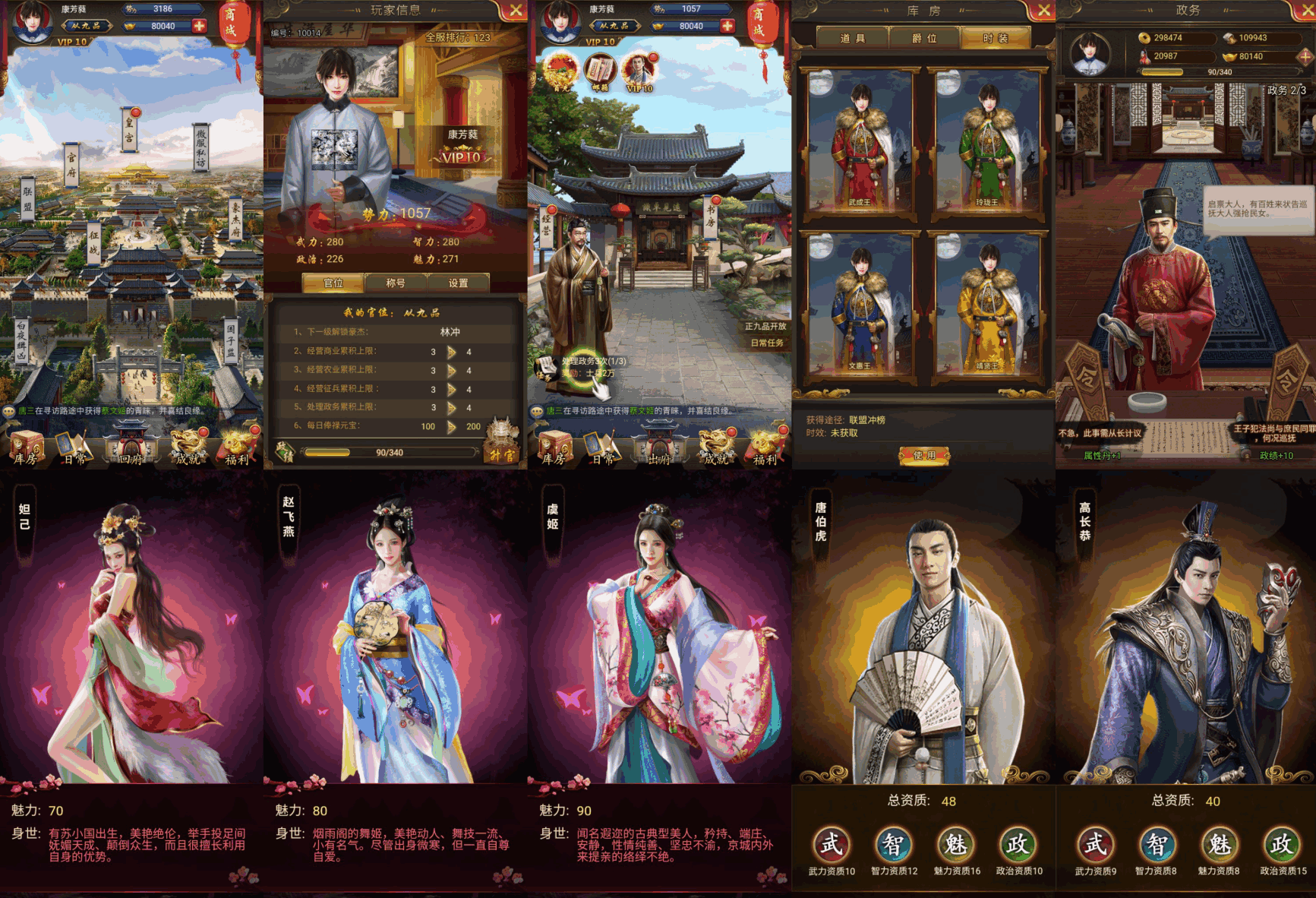This screenshot has width=1316, height=898.
Task: Switch to the 称号 tab
Action: click(x=396, y=283)
